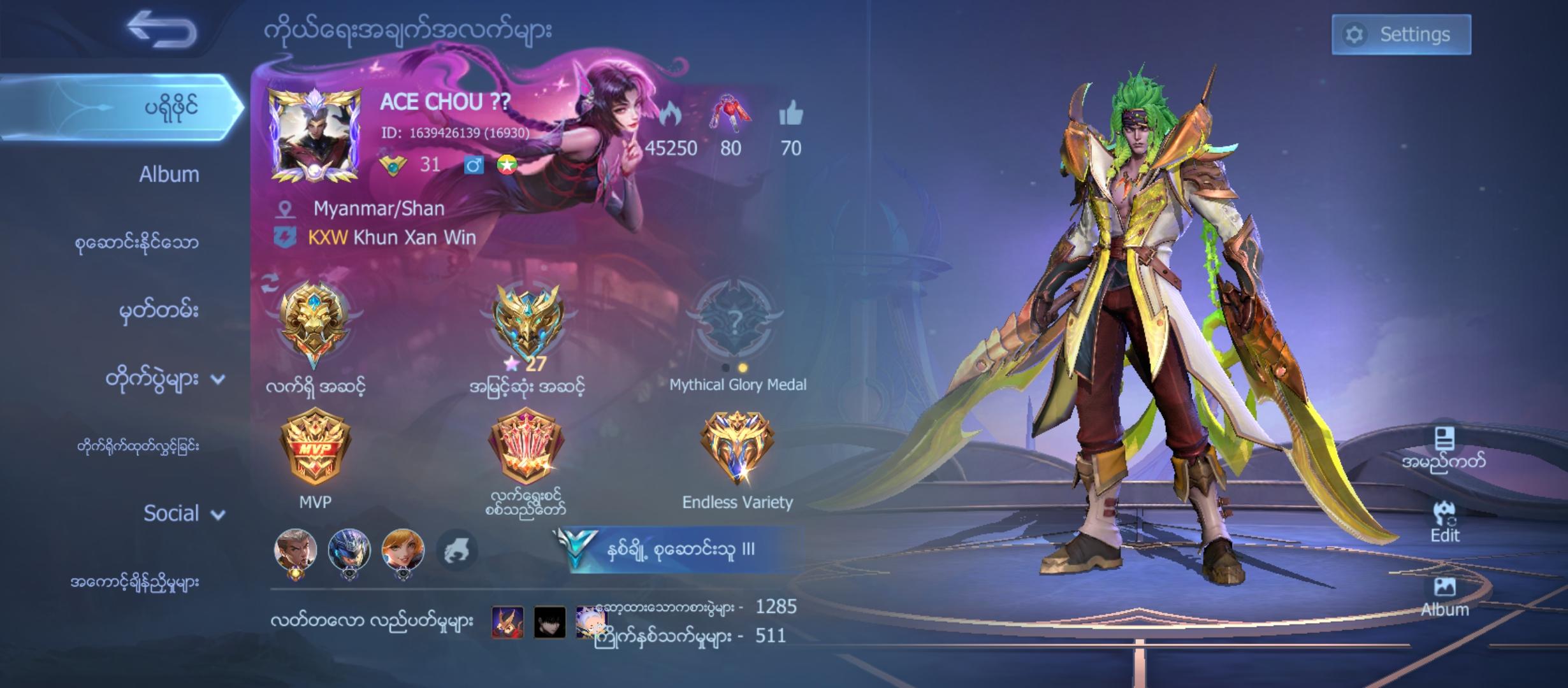This screenshot has width=1568, height=688.
Task: Click the lucky gems icon showing 80
Action: tap(732, 115)
